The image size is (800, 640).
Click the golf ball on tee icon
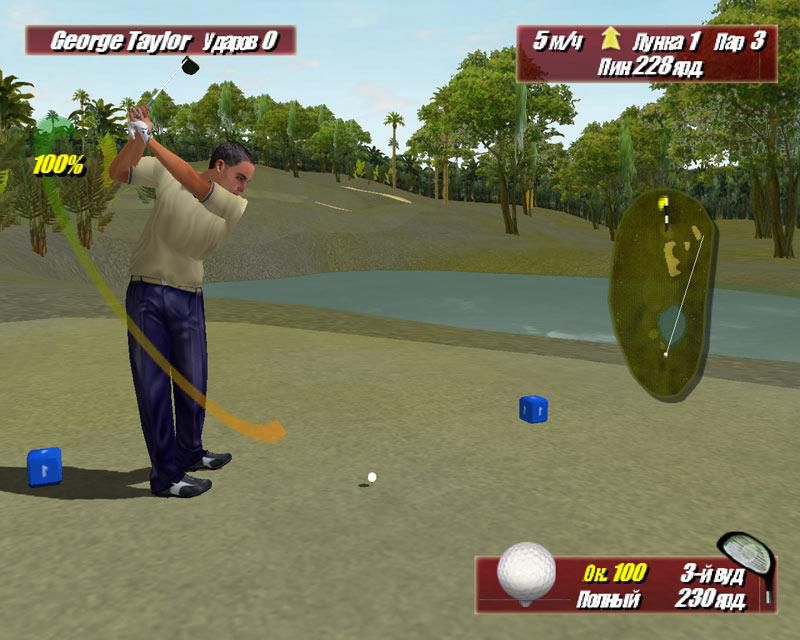point(526,574)
